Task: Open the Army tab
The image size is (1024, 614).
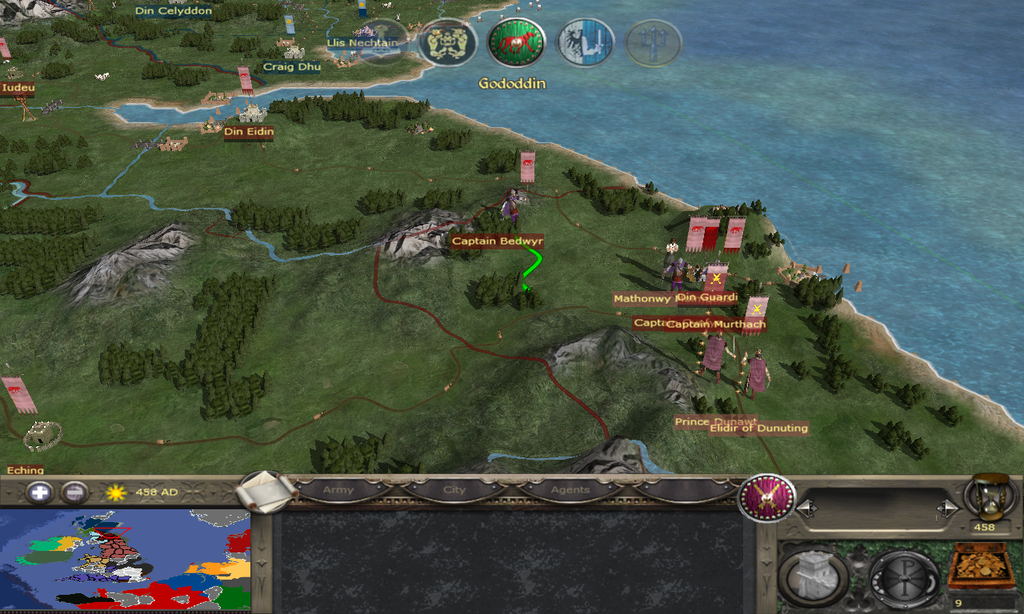Action: tap(337, 490)
